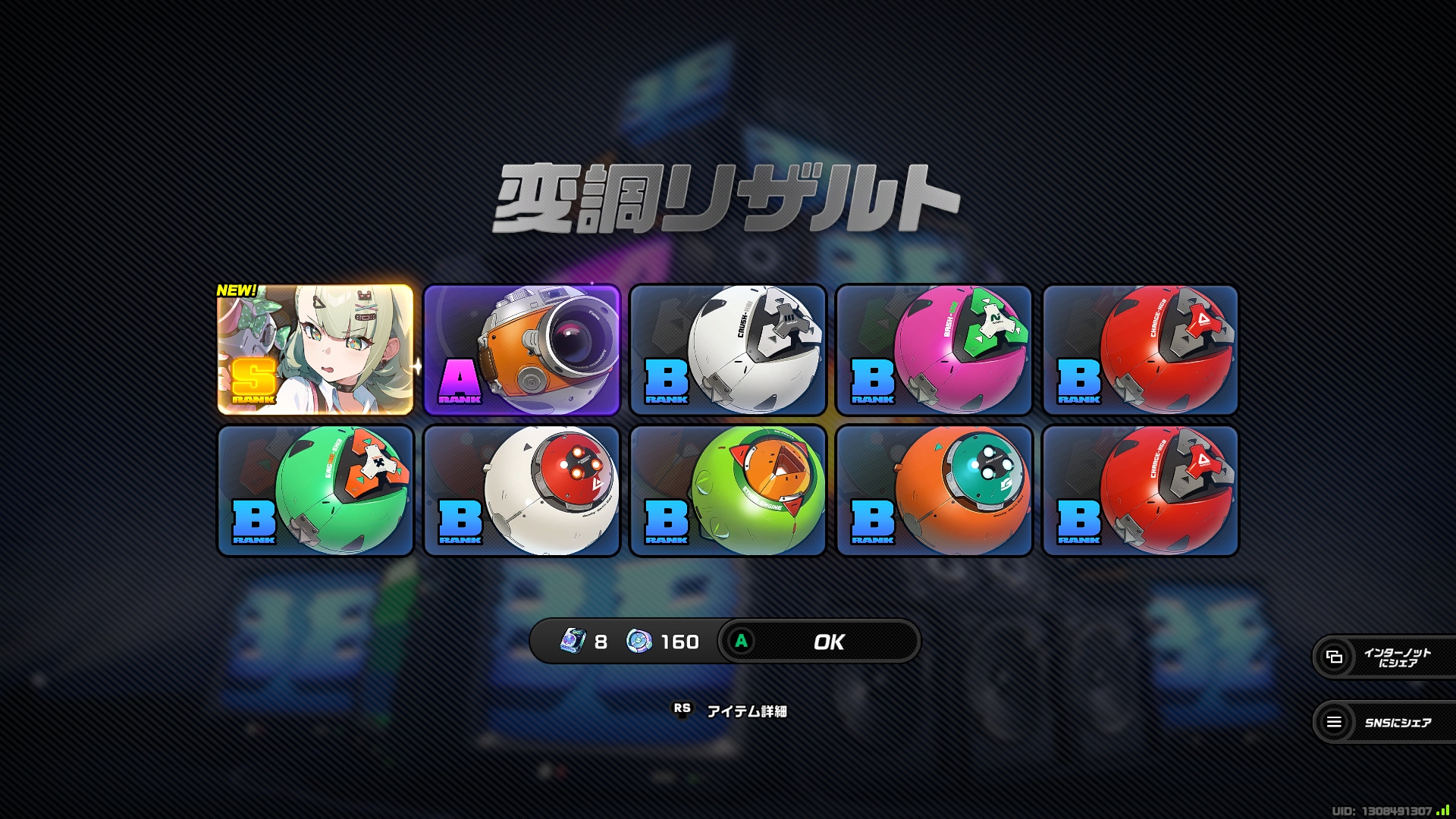Select the dark green B-Rank sphere with orange core

click(x=315, y=491)
